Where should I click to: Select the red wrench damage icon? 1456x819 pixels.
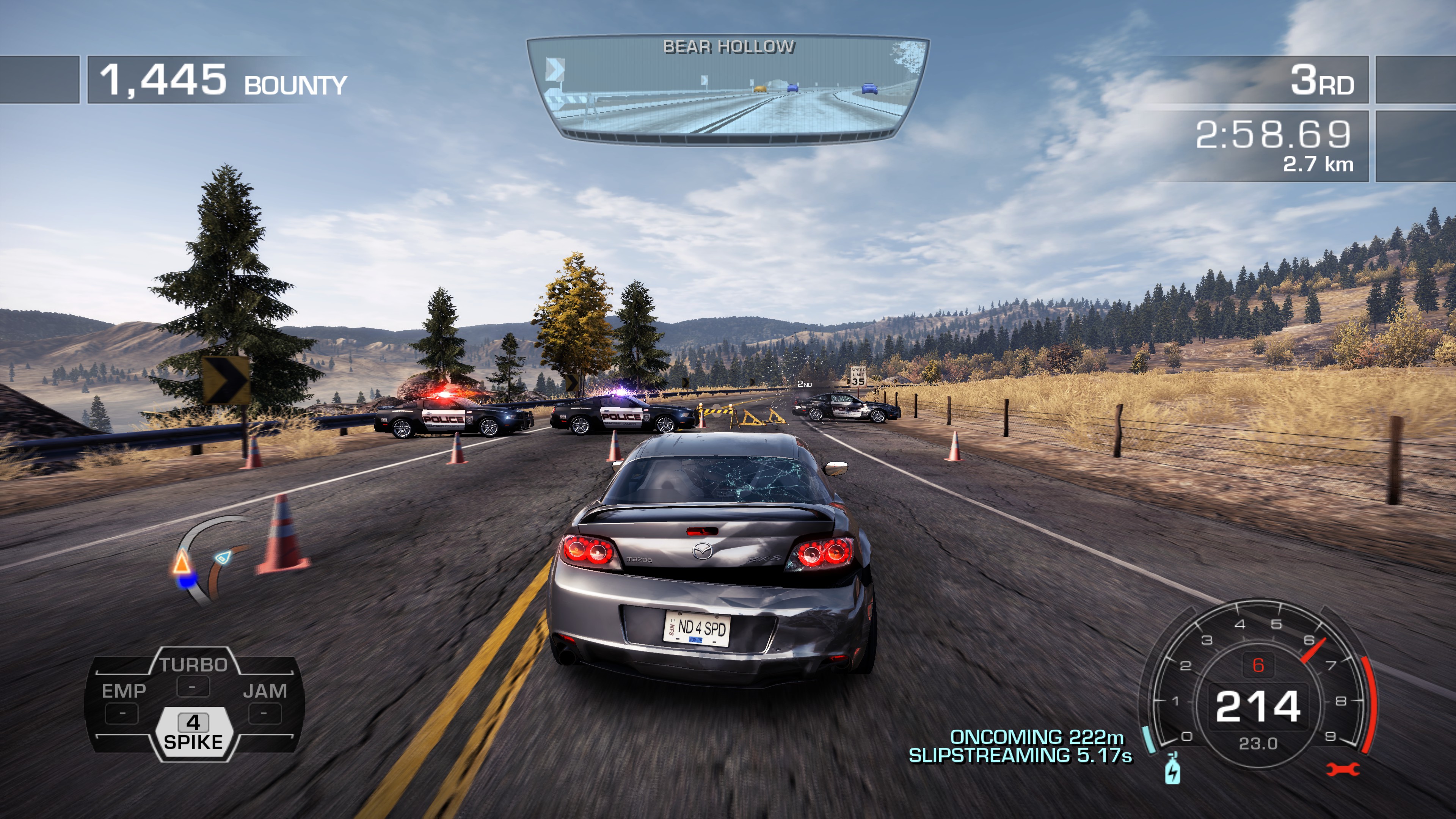[1342, 769]
